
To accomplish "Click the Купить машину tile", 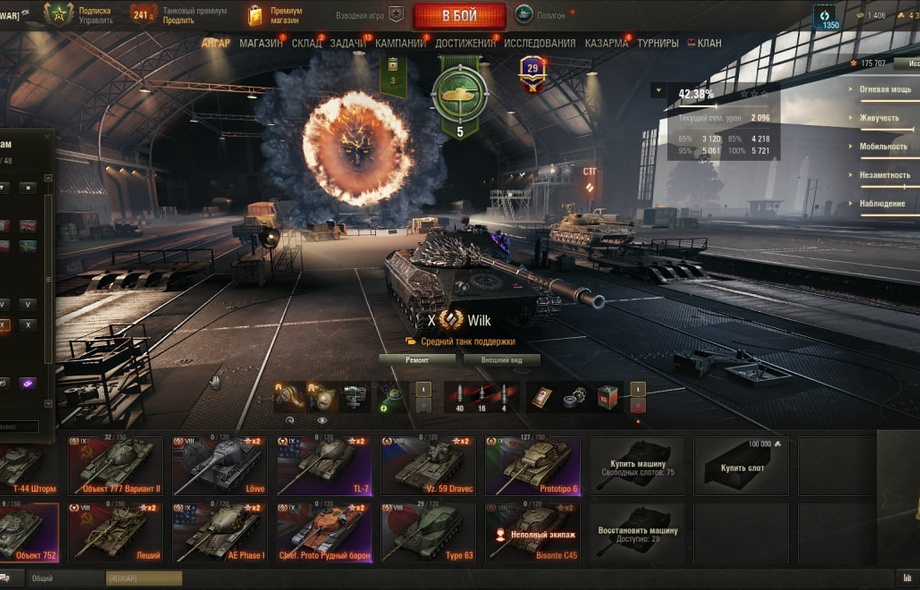I will 637,465.
